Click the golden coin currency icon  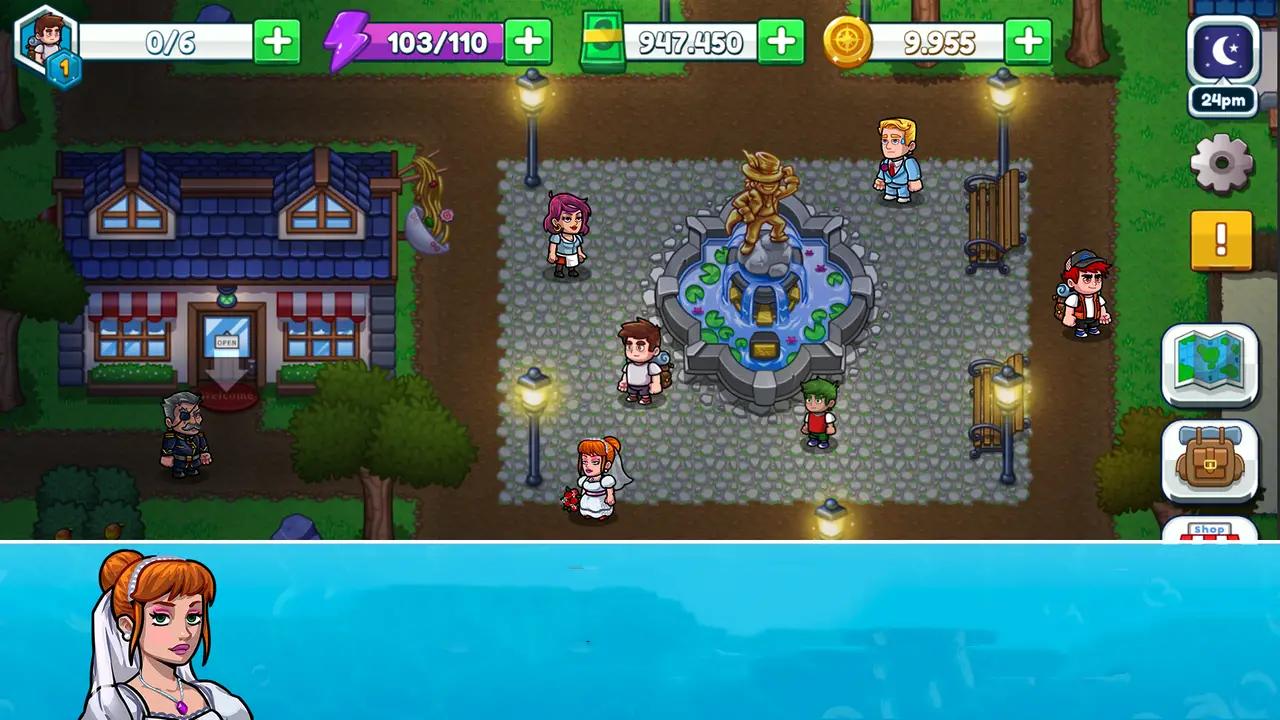tap(849, 41)
